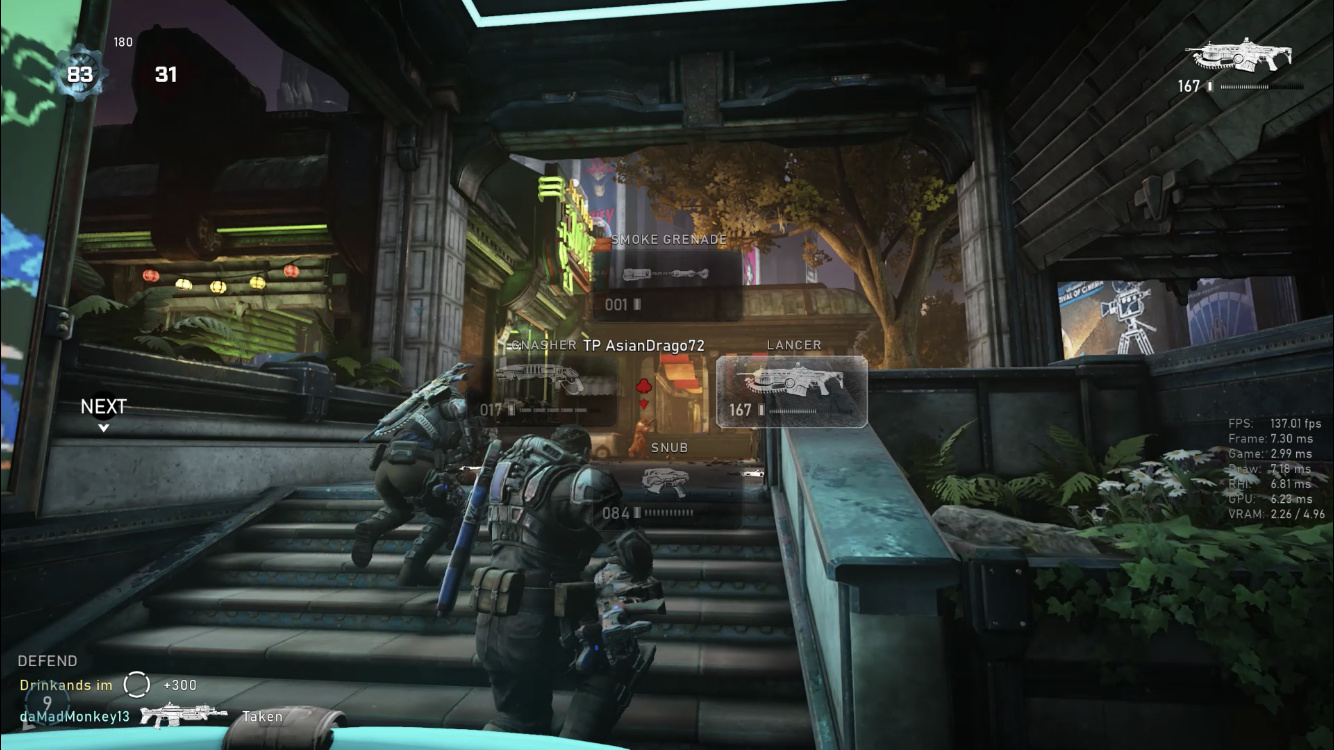
Task: Click the equipped Lancer icon in corner
Action: [1237, 56]
